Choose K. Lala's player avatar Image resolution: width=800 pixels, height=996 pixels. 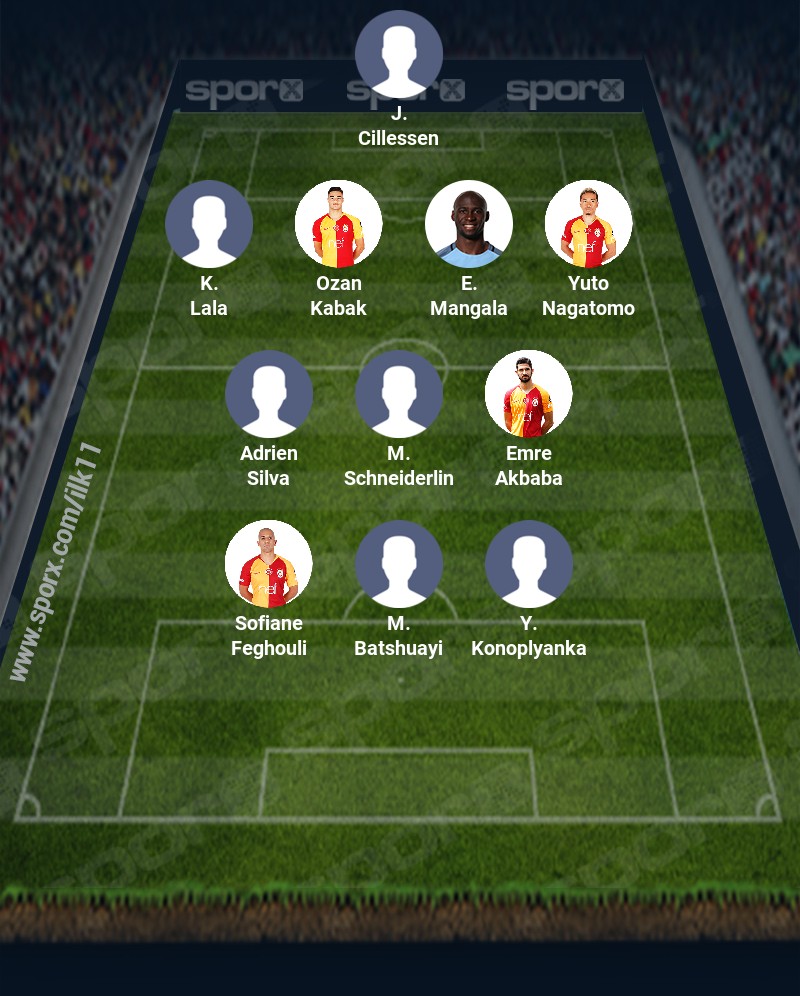click(x=209, y=224)
